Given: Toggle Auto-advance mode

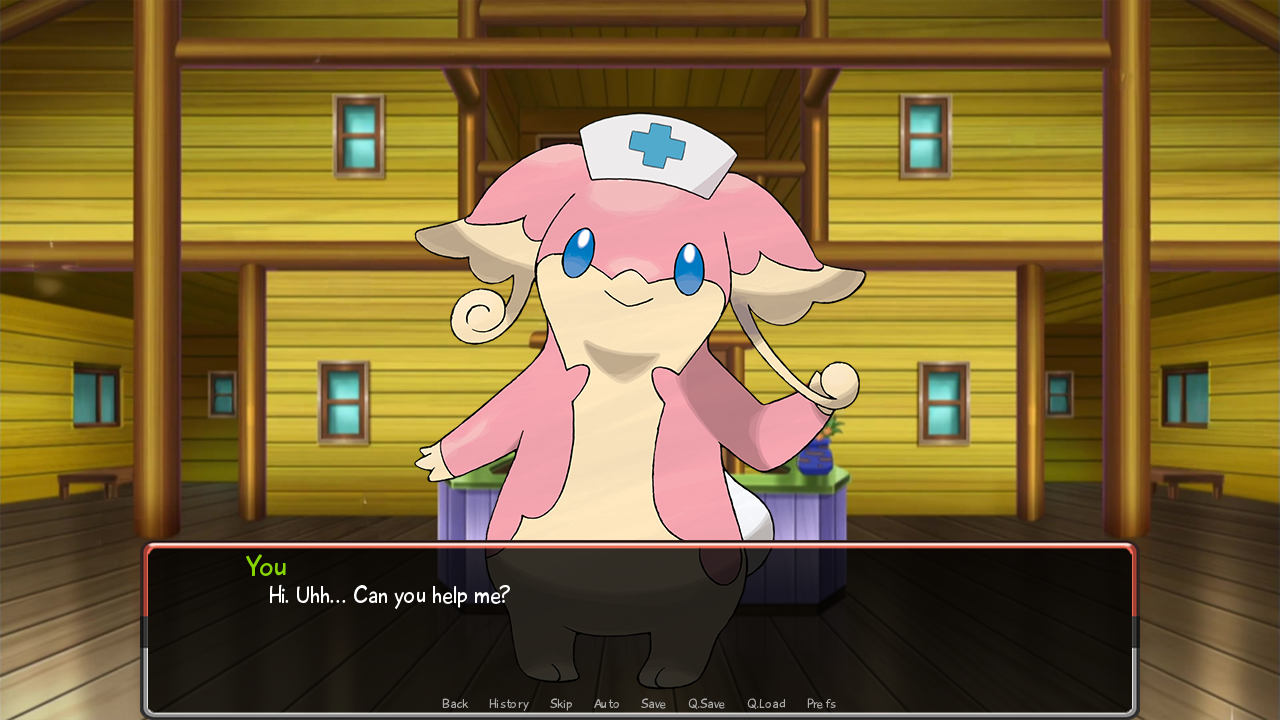Looking at the screenshot, I should pyautogui.click(x=606, y=703).
